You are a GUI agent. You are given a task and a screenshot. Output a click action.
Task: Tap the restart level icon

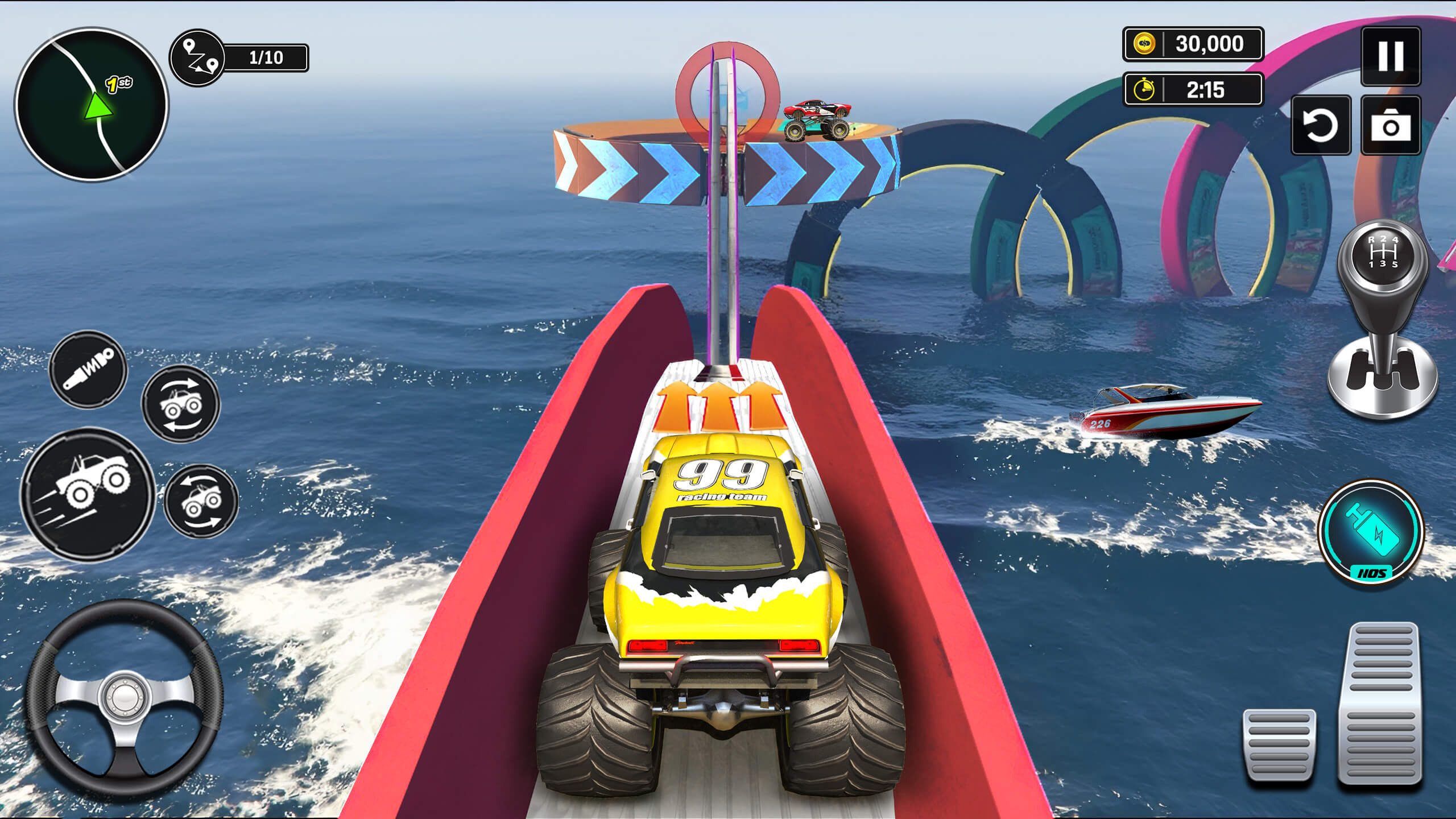pyautogui.click(x=1323, y=126)
